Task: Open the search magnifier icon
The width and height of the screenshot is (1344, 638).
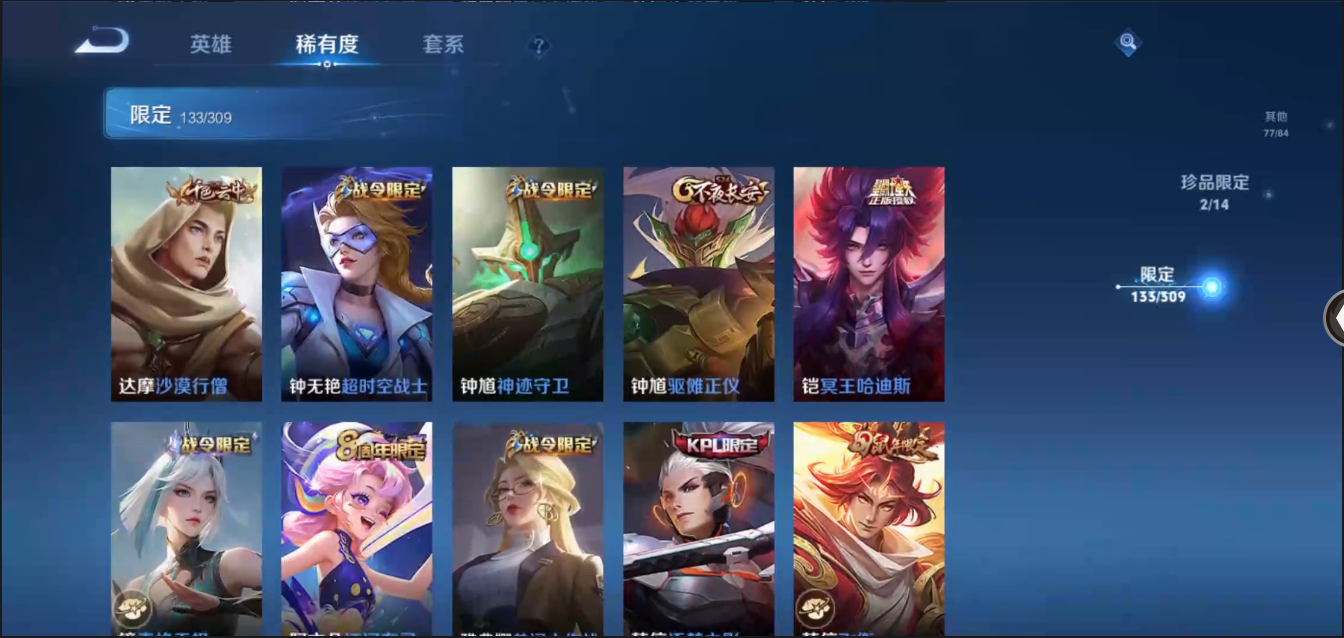Action: pos(1128,42)
